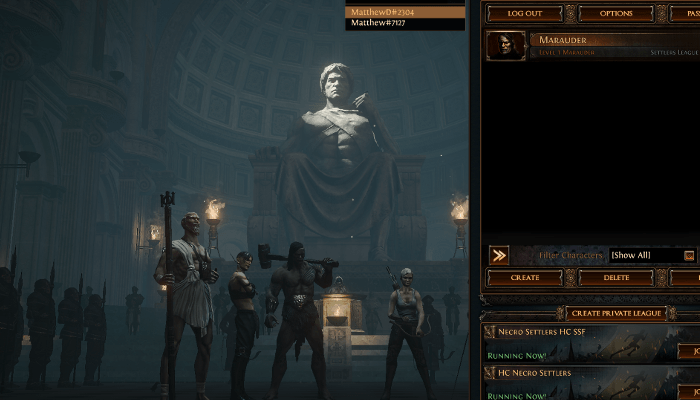Click the double-arrow expand button
Screen dimensions: 700x400
click(498, 255)
